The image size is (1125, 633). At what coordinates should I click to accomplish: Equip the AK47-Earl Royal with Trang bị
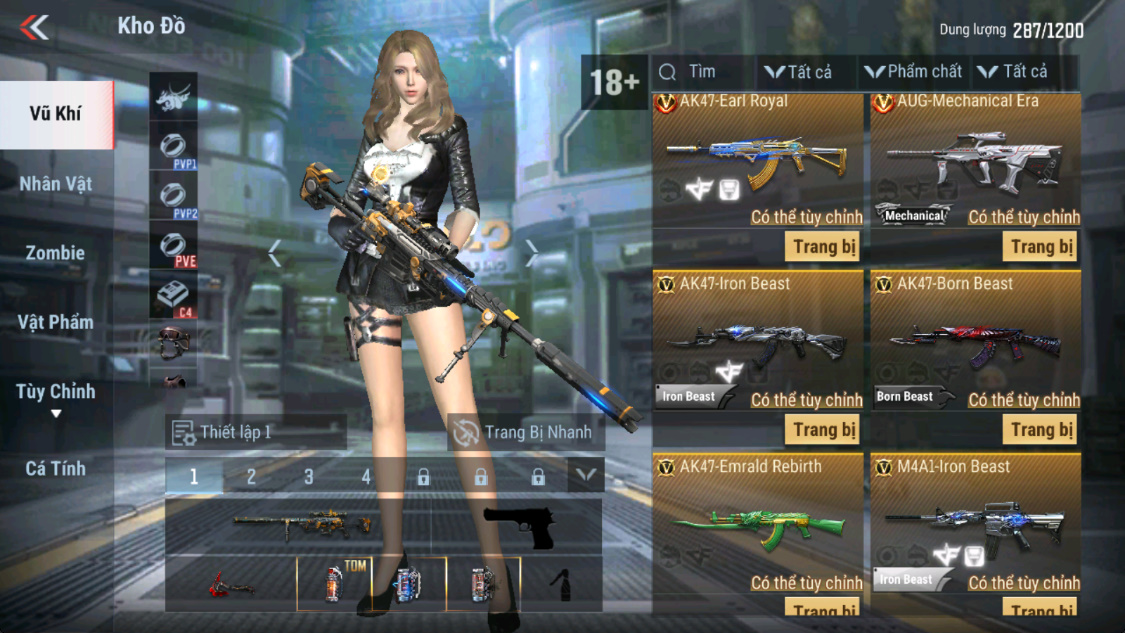pyautogui.click(x=822, y=247)
